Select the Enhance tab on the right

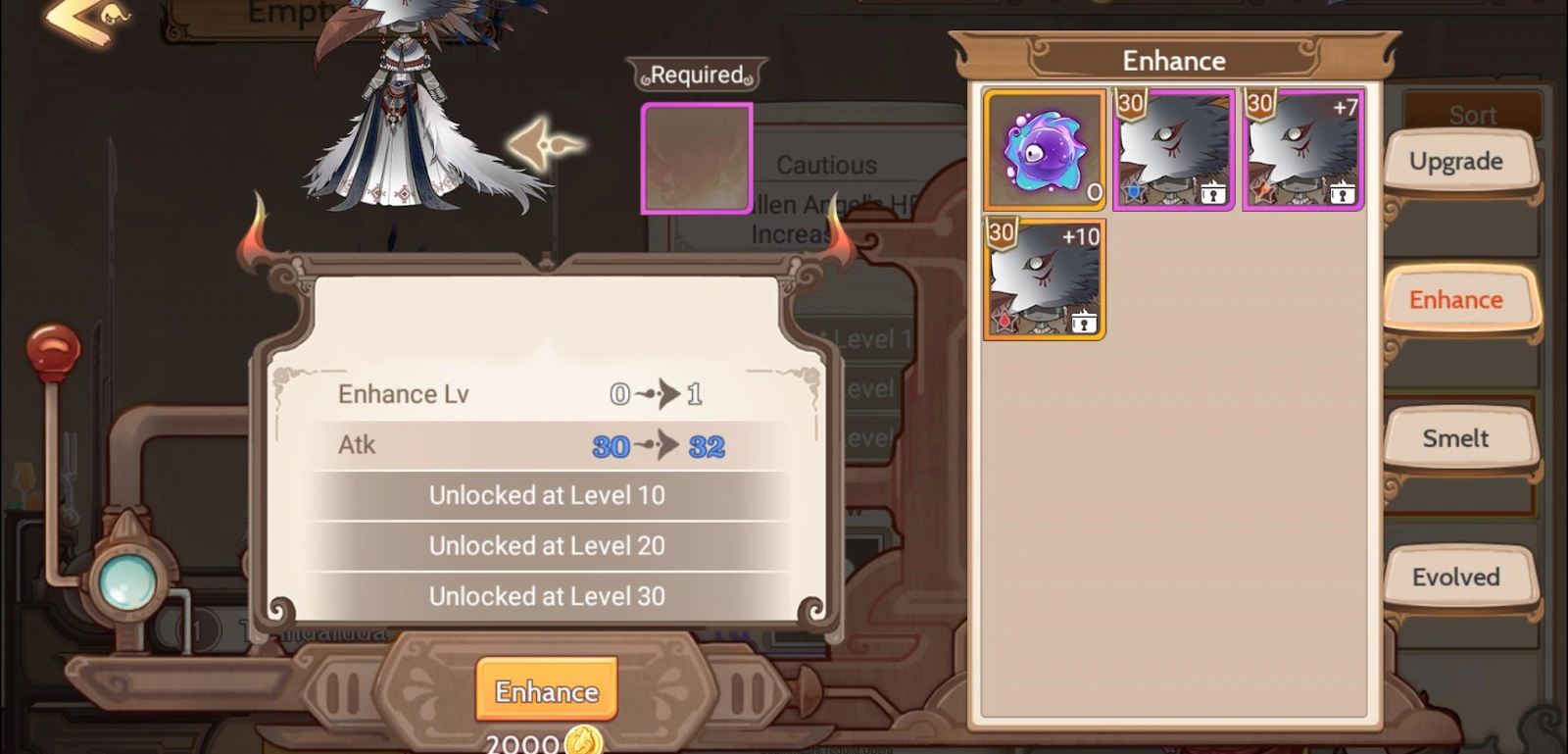[1458, 299]
